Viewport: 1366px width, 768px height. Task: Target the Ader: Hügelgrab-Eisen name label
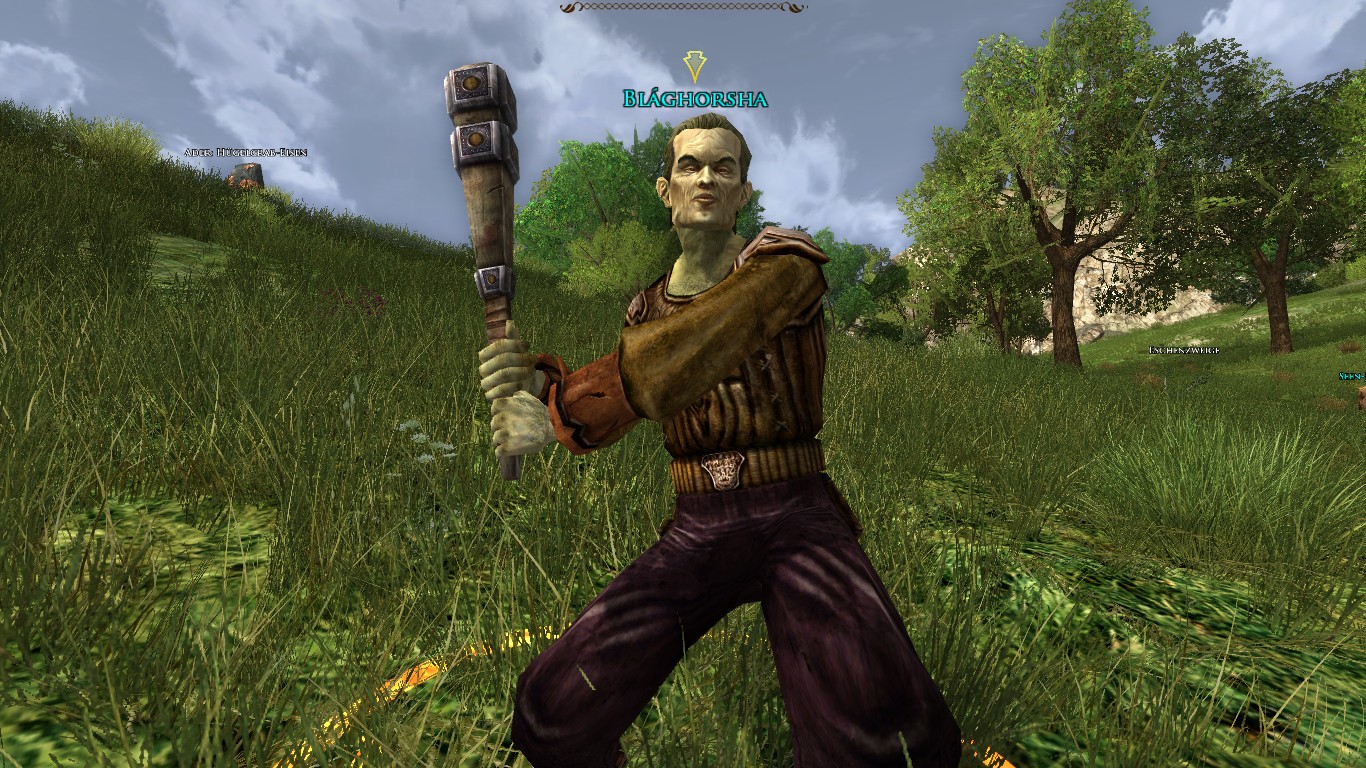[x=245, y=152]
